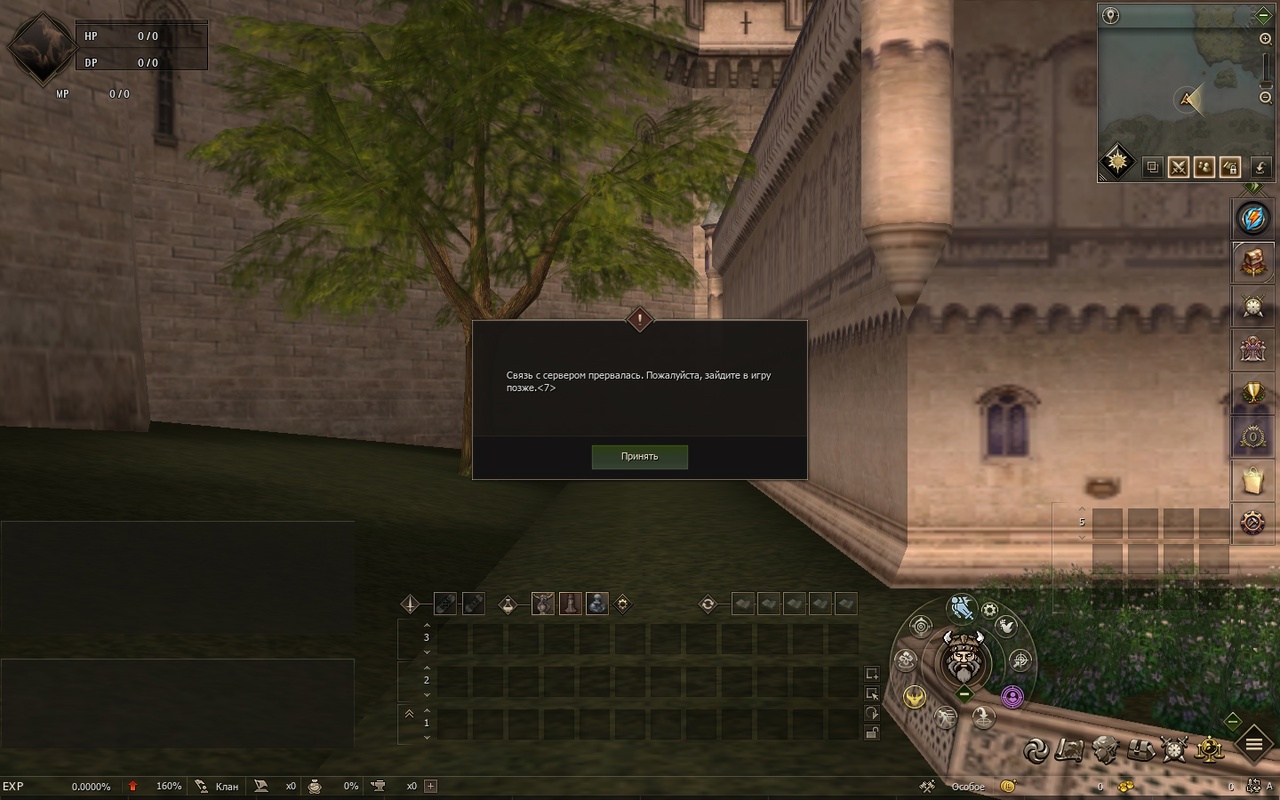Click the minimap location pin icon

point(1109,16)
